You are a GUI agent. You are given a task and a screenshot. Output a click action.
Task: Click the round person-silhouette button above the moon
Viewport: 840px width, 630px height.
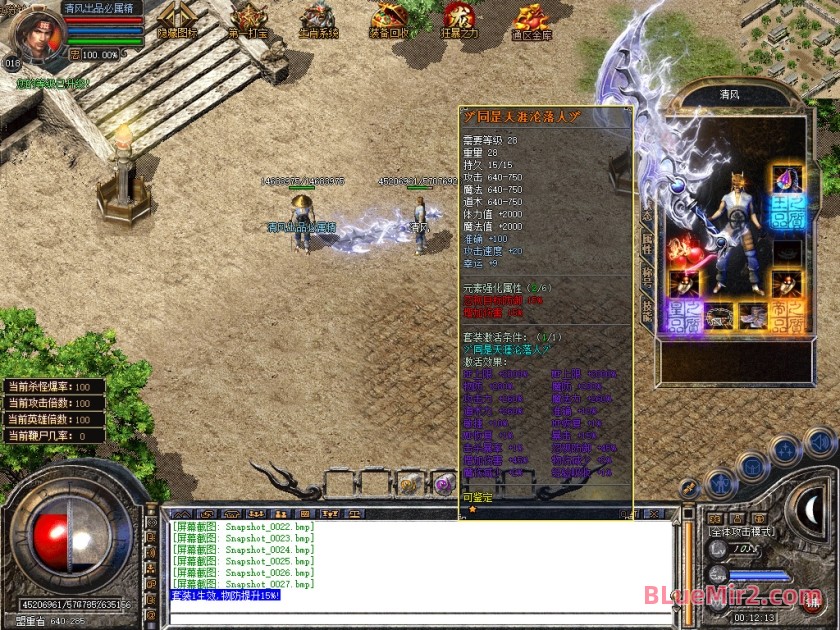click(x=720, y=484)
